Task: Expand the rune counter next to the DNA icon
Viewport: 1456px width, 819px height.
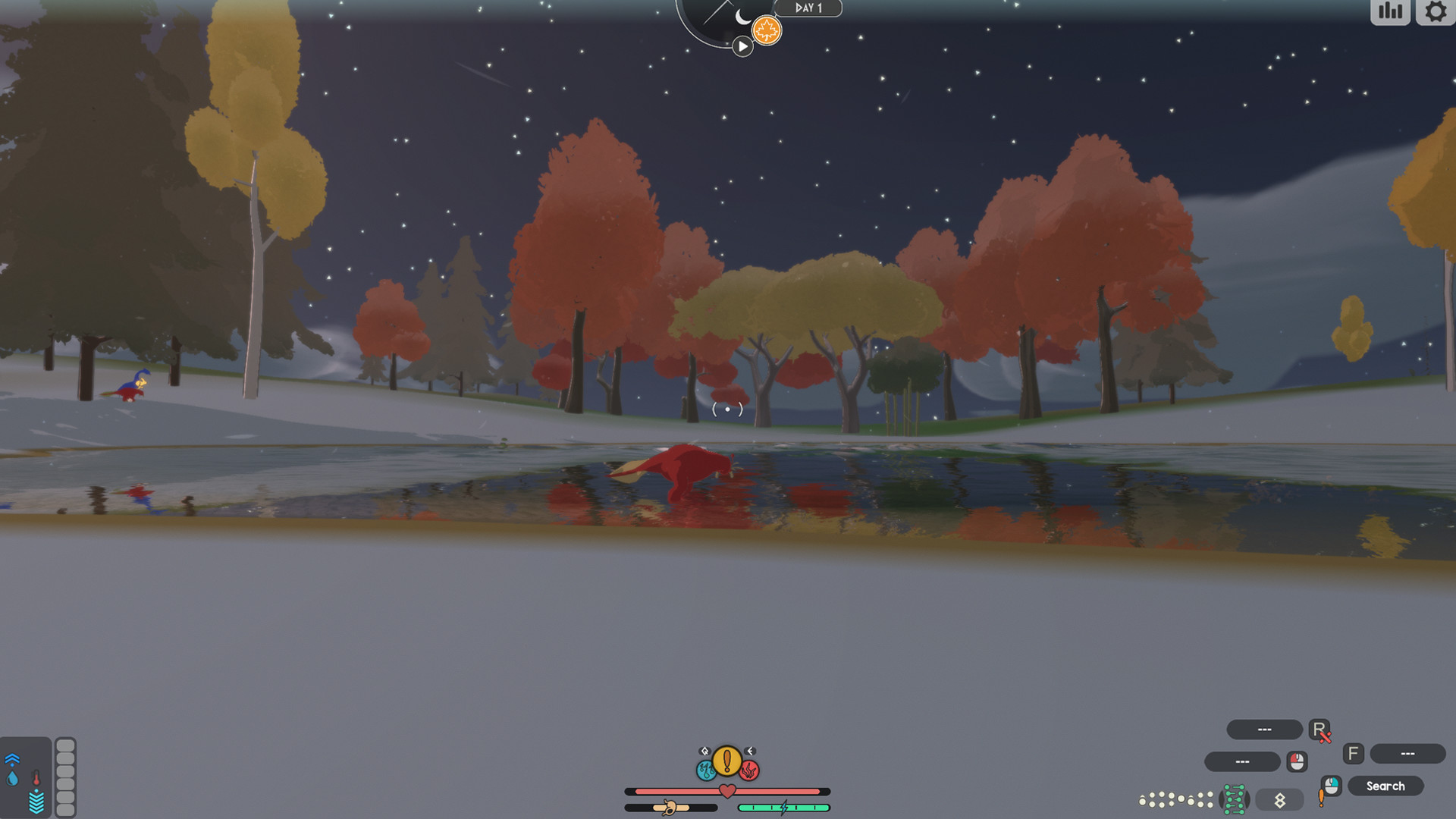Action: click(x=1279, y=800)
